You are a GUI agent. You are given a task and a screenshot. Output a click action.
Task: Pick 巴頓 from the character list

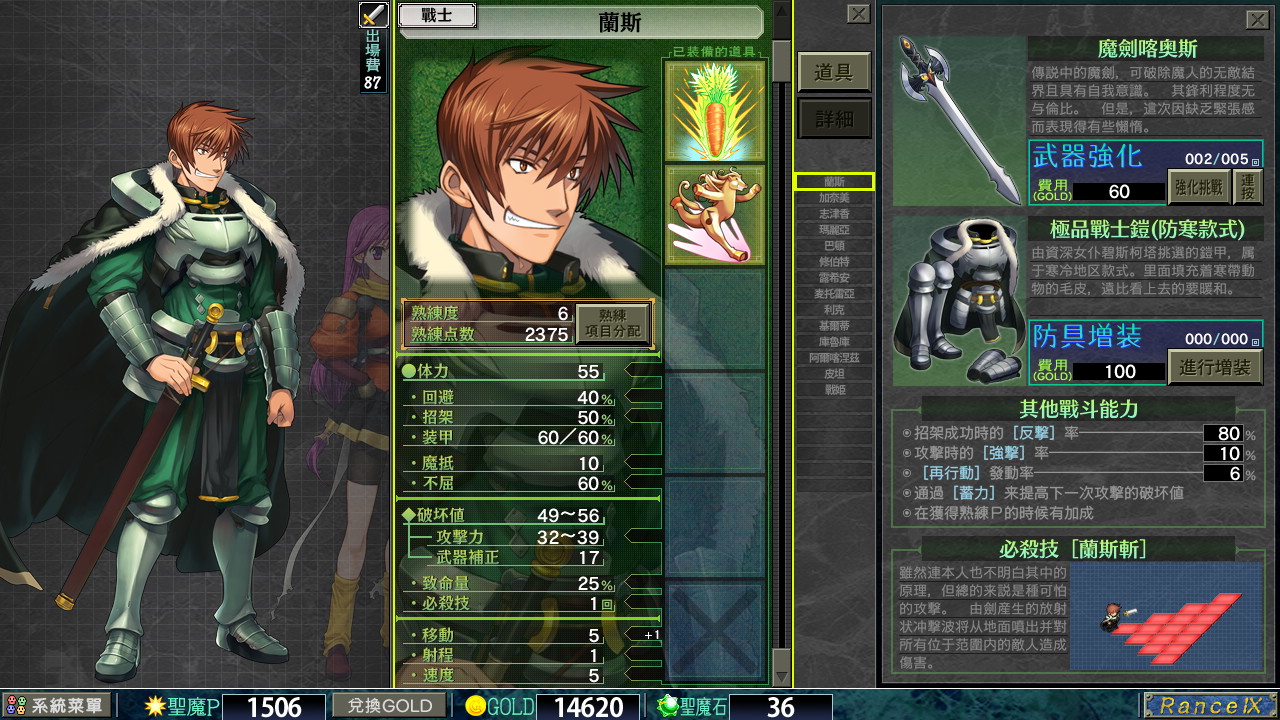click(x=834, y=246)
